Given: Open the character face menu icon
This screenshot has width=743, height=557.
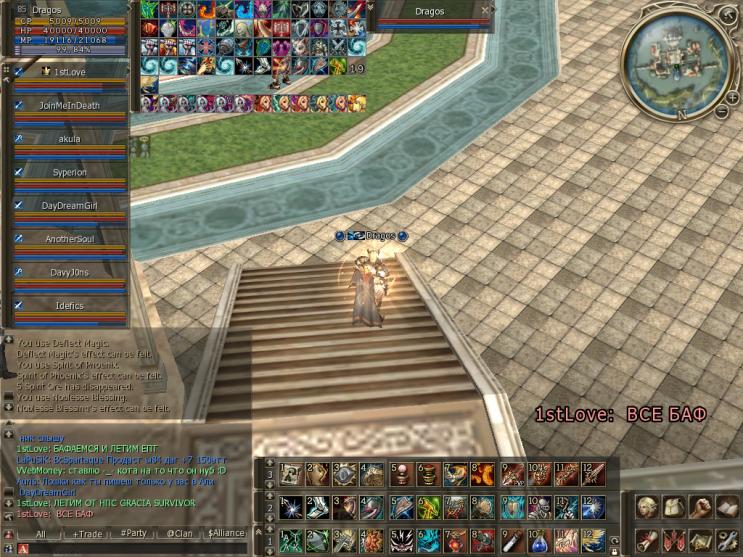Looking at the screenshot, I should (x=647, y=507).
